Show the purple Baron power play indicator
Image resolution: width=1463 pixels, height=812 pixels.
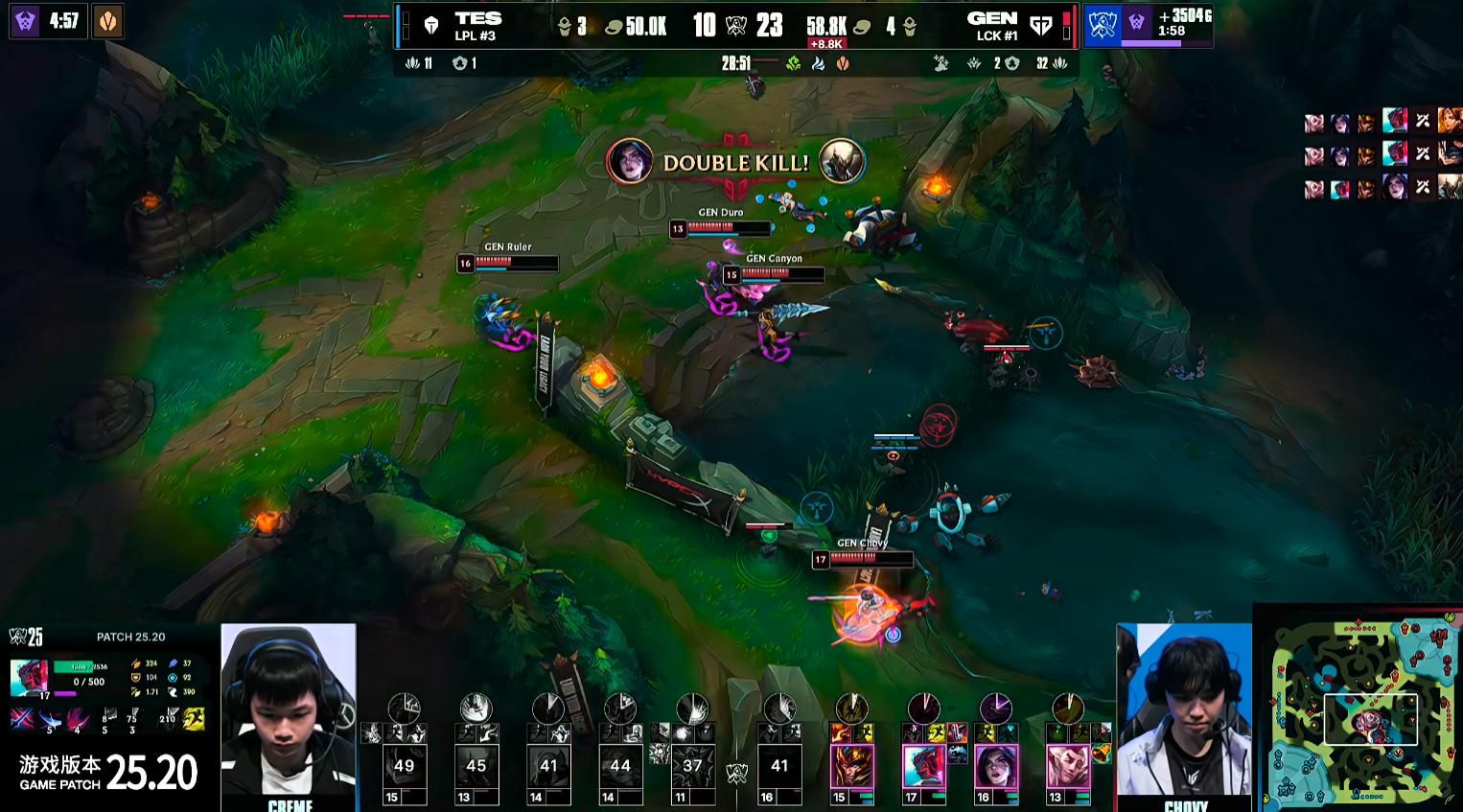click(1137, 22)
